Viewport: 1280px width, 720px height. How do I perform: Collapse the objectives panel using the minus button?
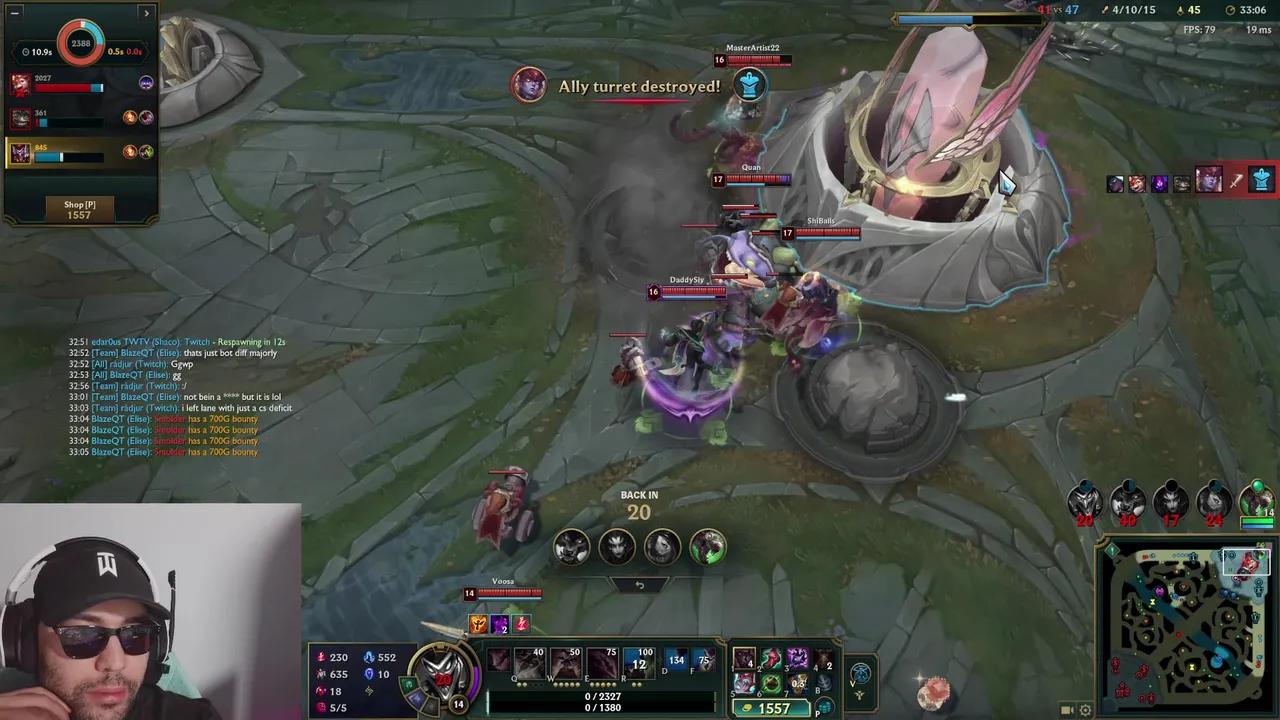pos(14,13)
